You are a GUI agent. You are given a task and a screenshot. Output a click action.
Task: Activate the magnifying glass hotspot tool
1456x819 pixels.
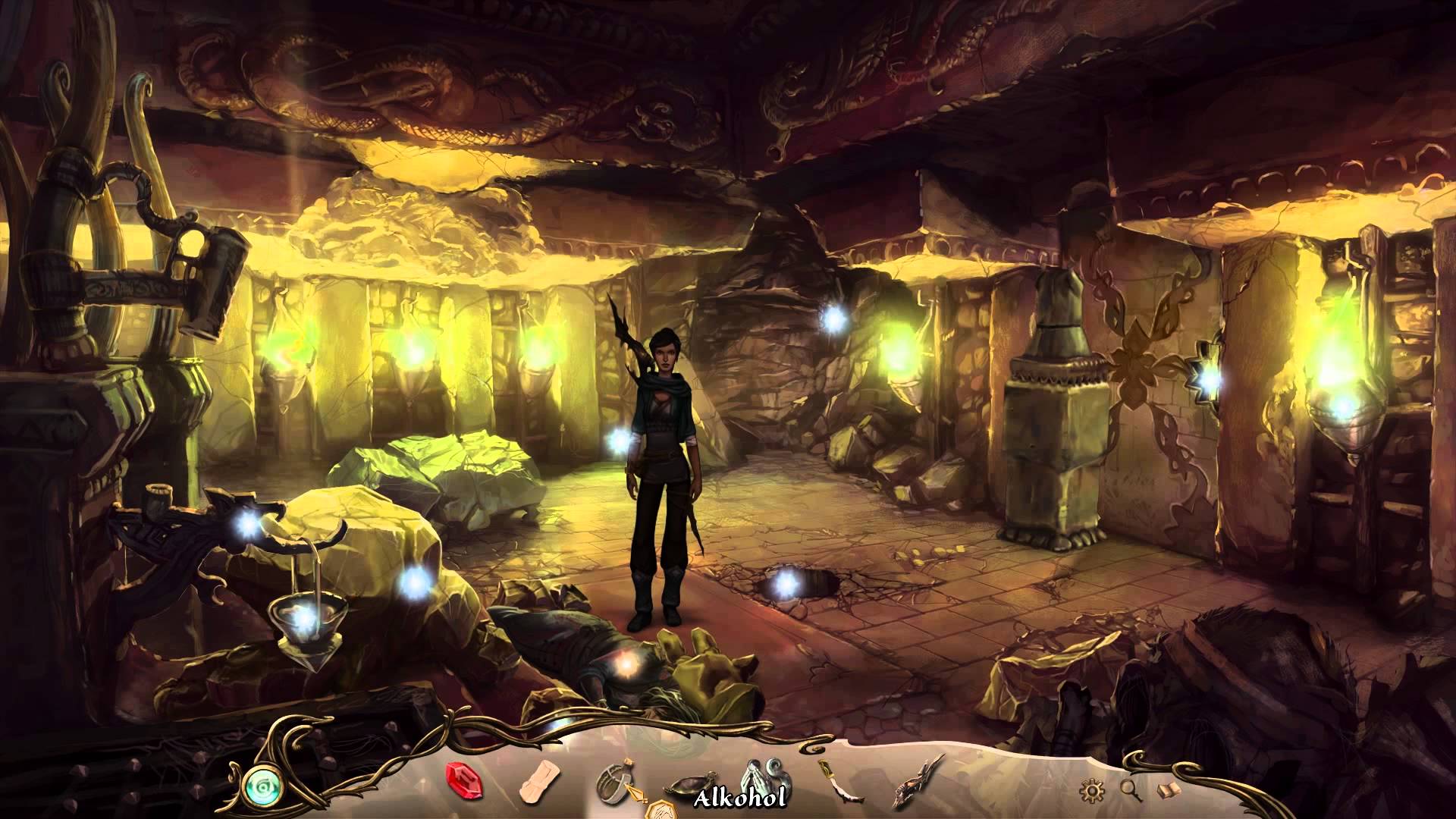pyautogui.click(x=1131, y=791)
